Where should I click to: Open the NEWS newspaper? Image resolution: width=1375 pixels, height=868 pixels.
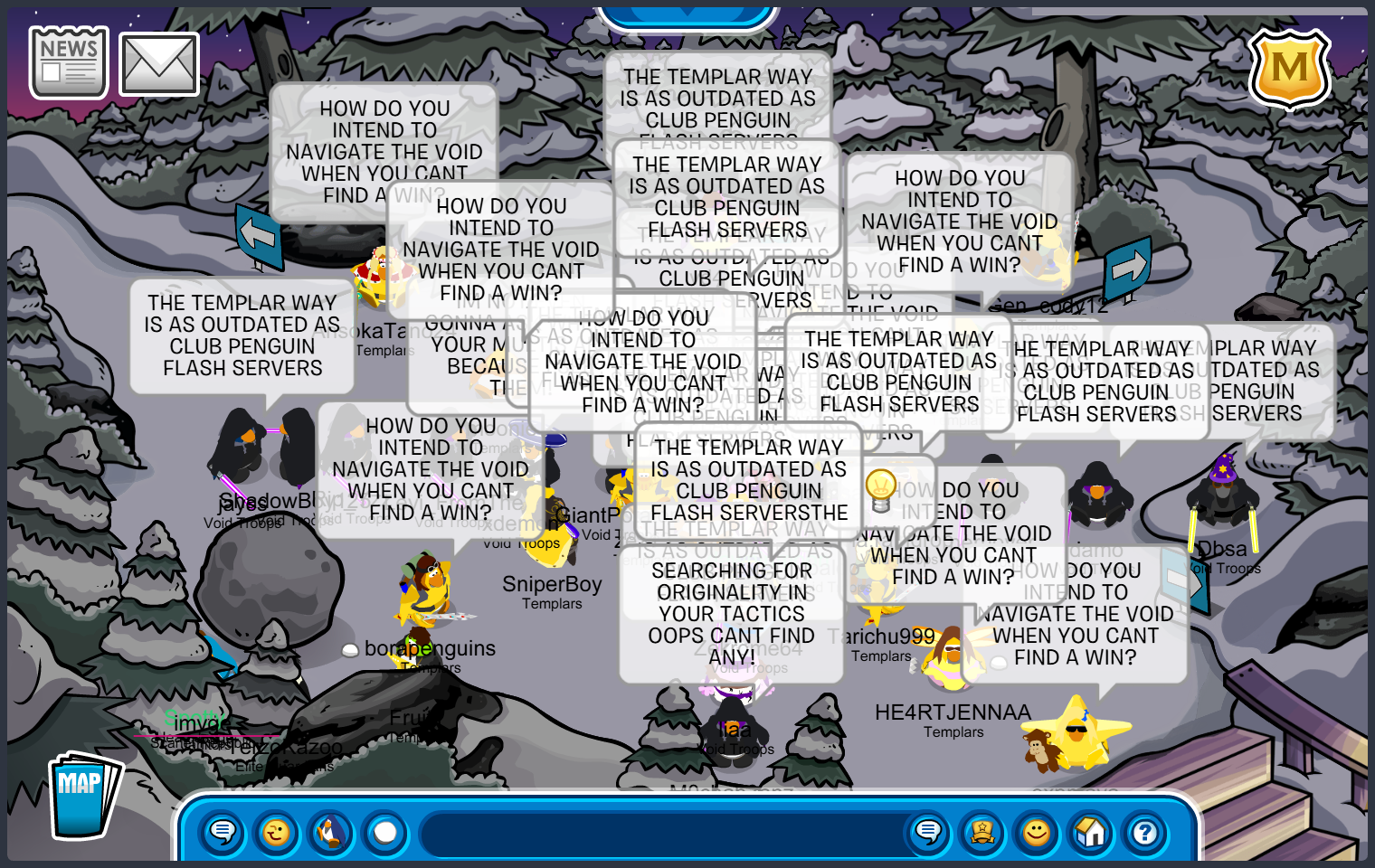[68, 61]
